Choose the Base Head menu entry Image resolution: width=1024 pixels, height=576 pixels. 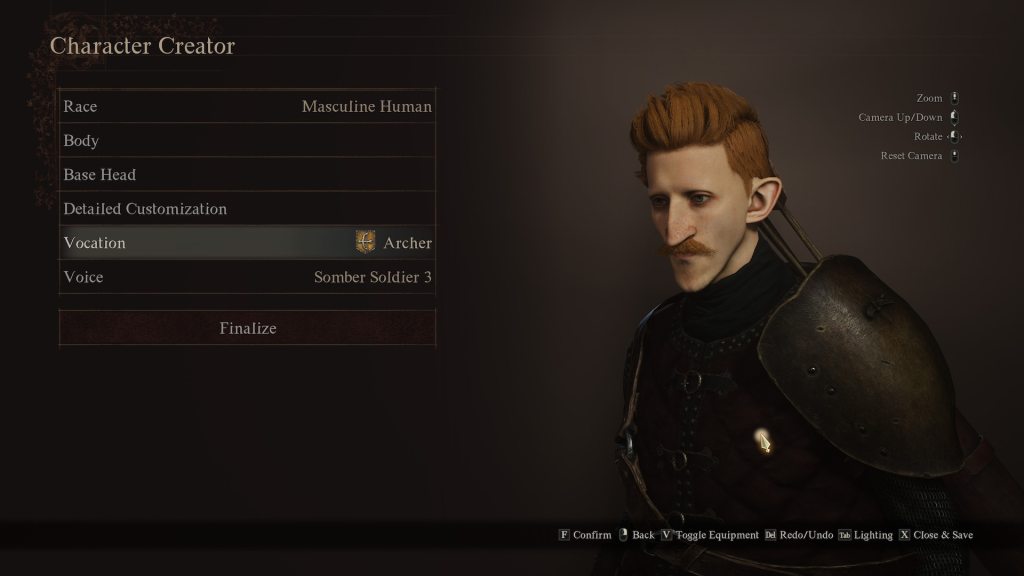tap(247, 174)
